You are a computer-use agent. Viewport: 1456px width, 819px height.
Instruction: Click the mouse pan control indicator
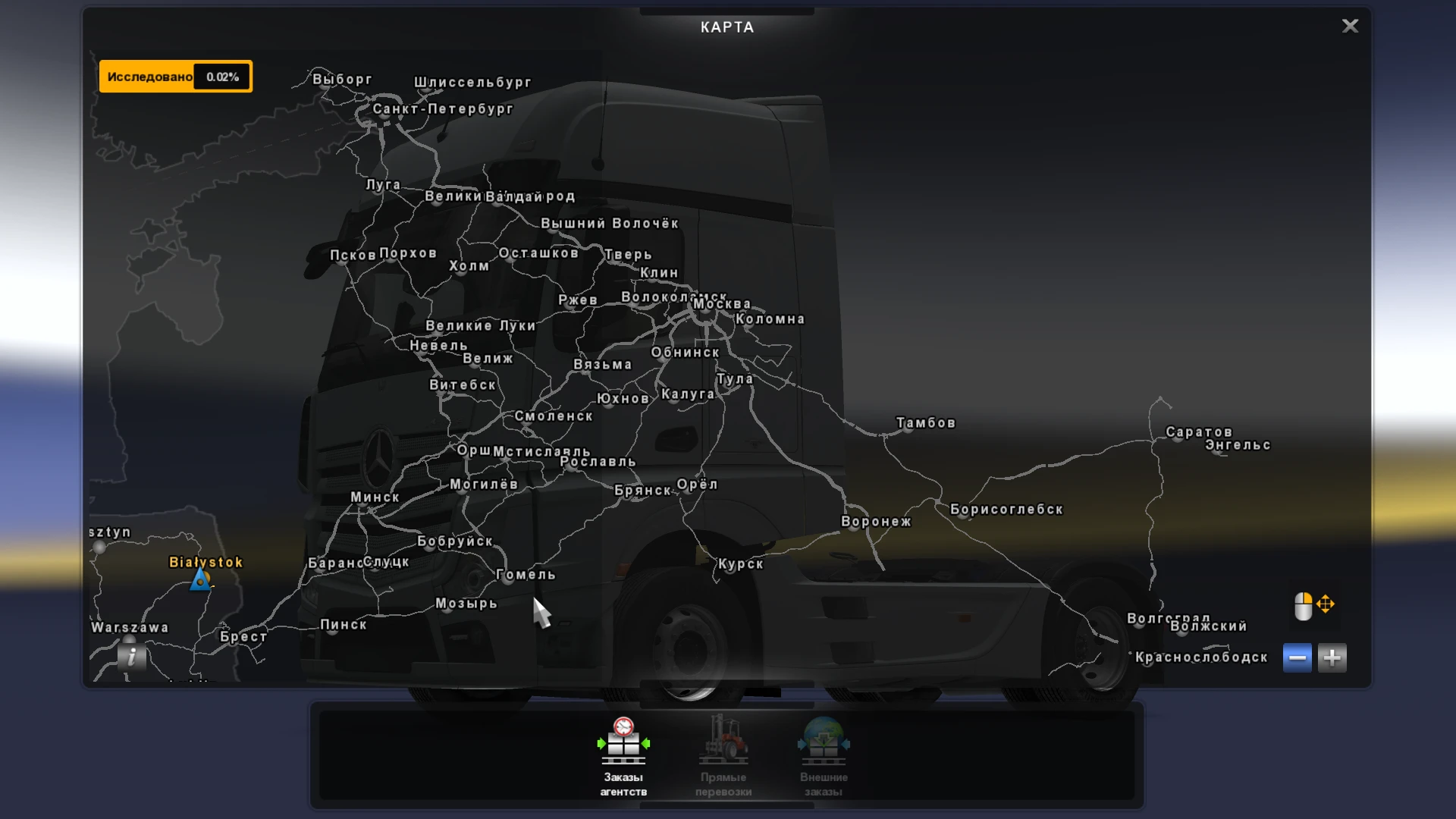[1314, 606]
